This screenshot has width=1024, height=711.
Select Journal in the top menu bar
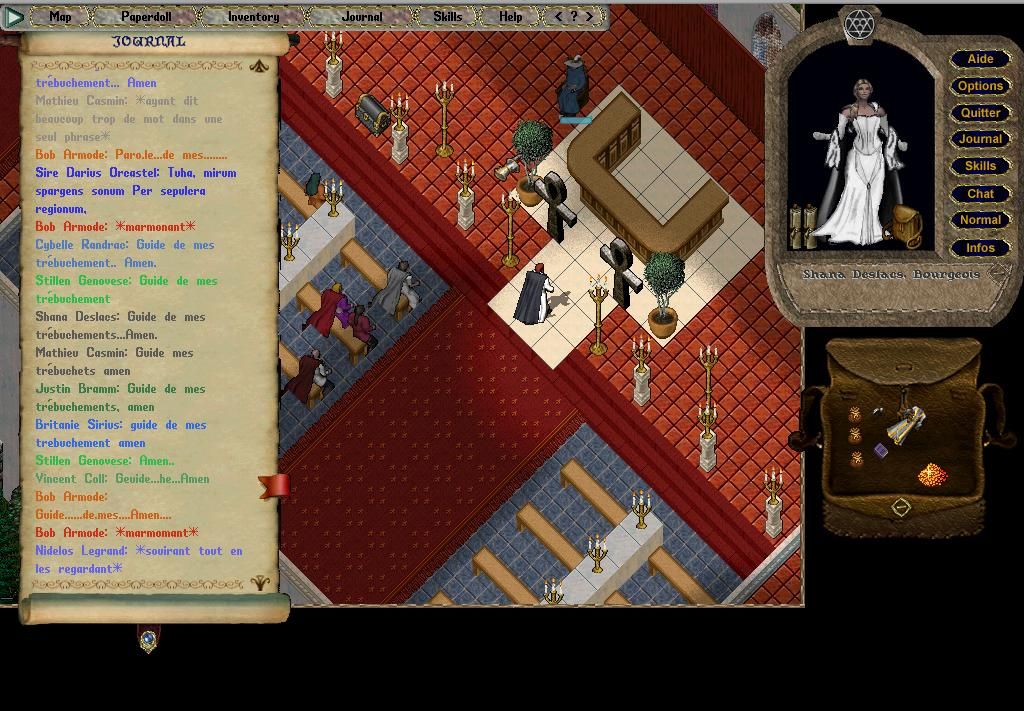click(361, 16)
